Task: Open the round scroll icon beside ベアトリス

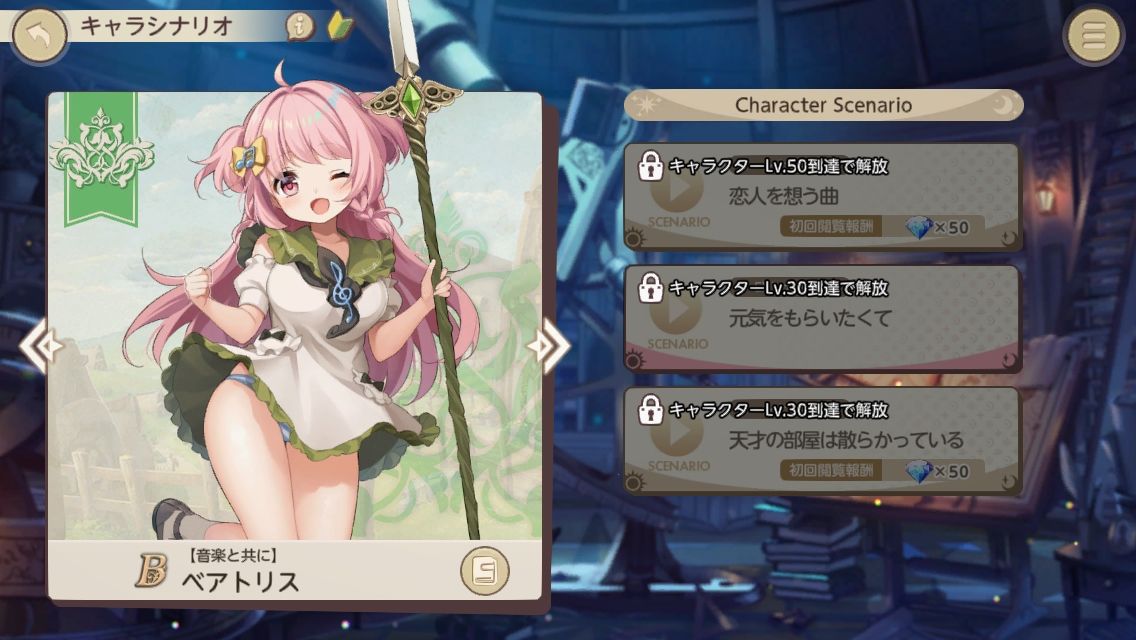Action: pos(484,571)
